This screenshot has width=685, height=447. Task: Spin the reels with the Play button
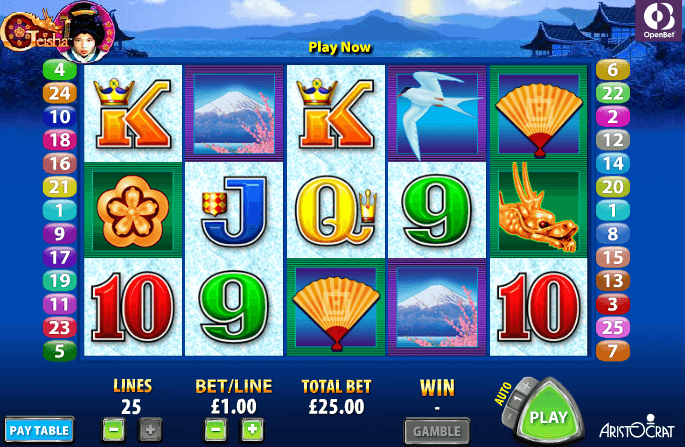(548, 416)
